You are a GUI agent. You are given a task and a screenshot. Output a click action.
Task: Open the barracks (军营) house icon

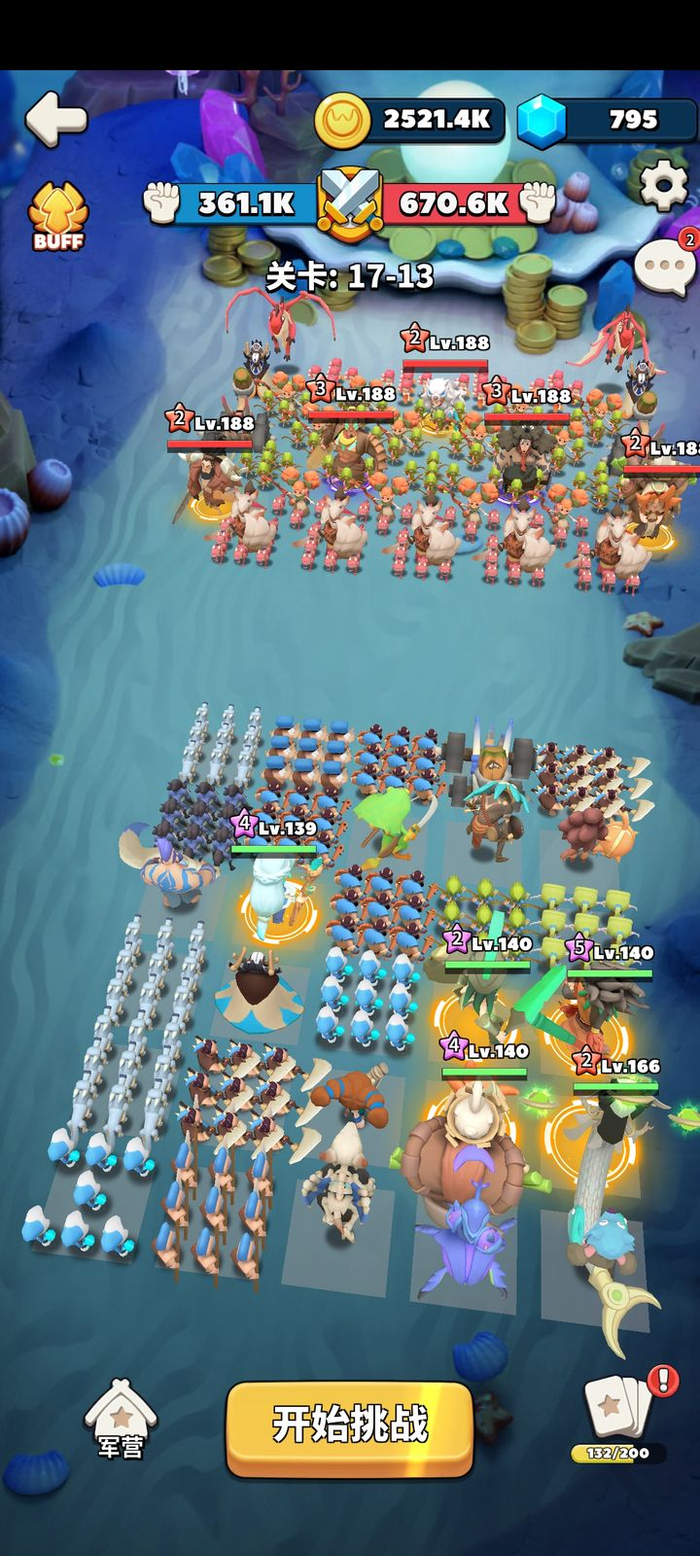(x=120, y=1420)
